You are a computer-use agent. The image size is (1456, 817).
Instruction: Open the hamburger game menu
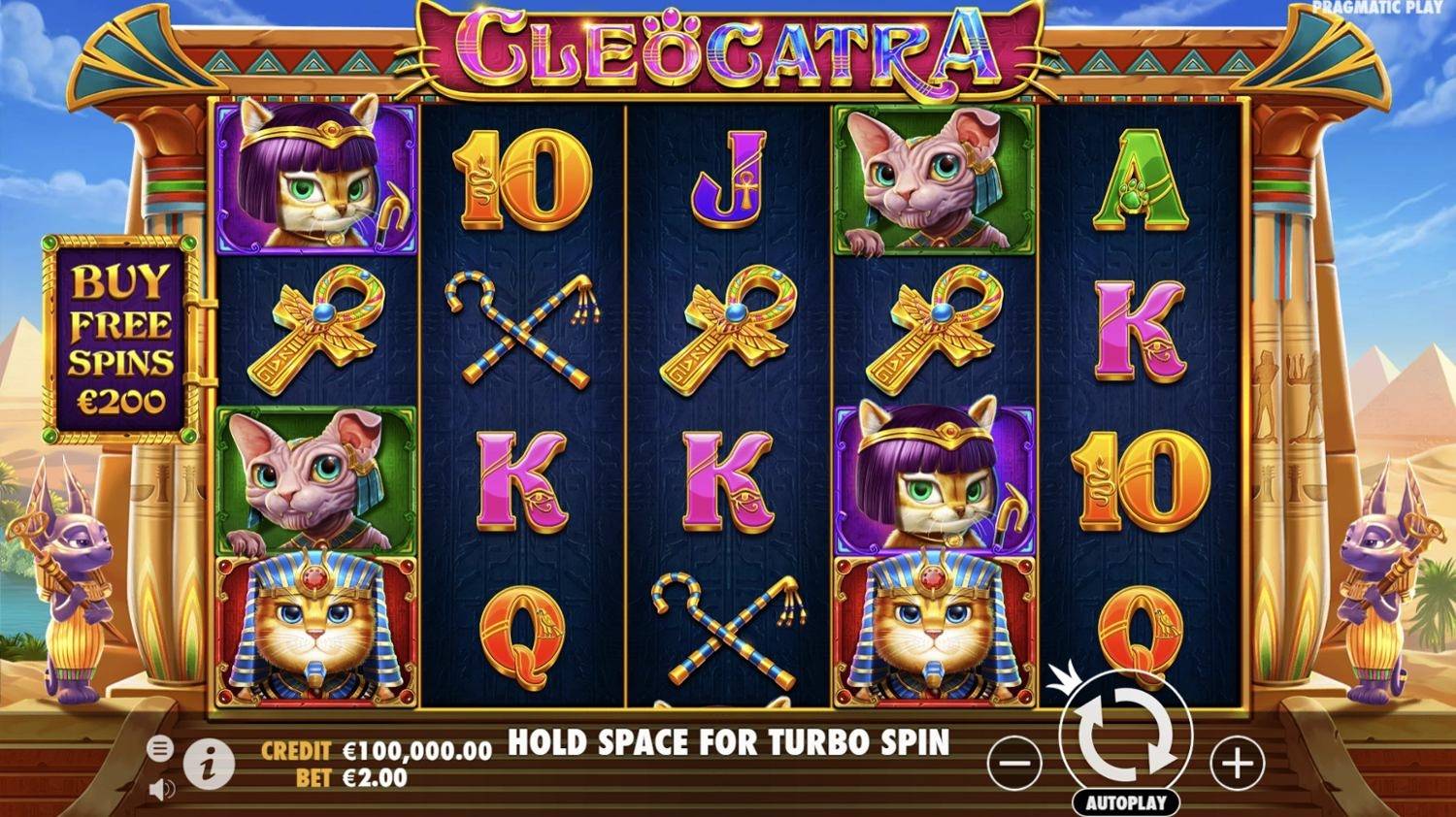[x=158, y=748]
